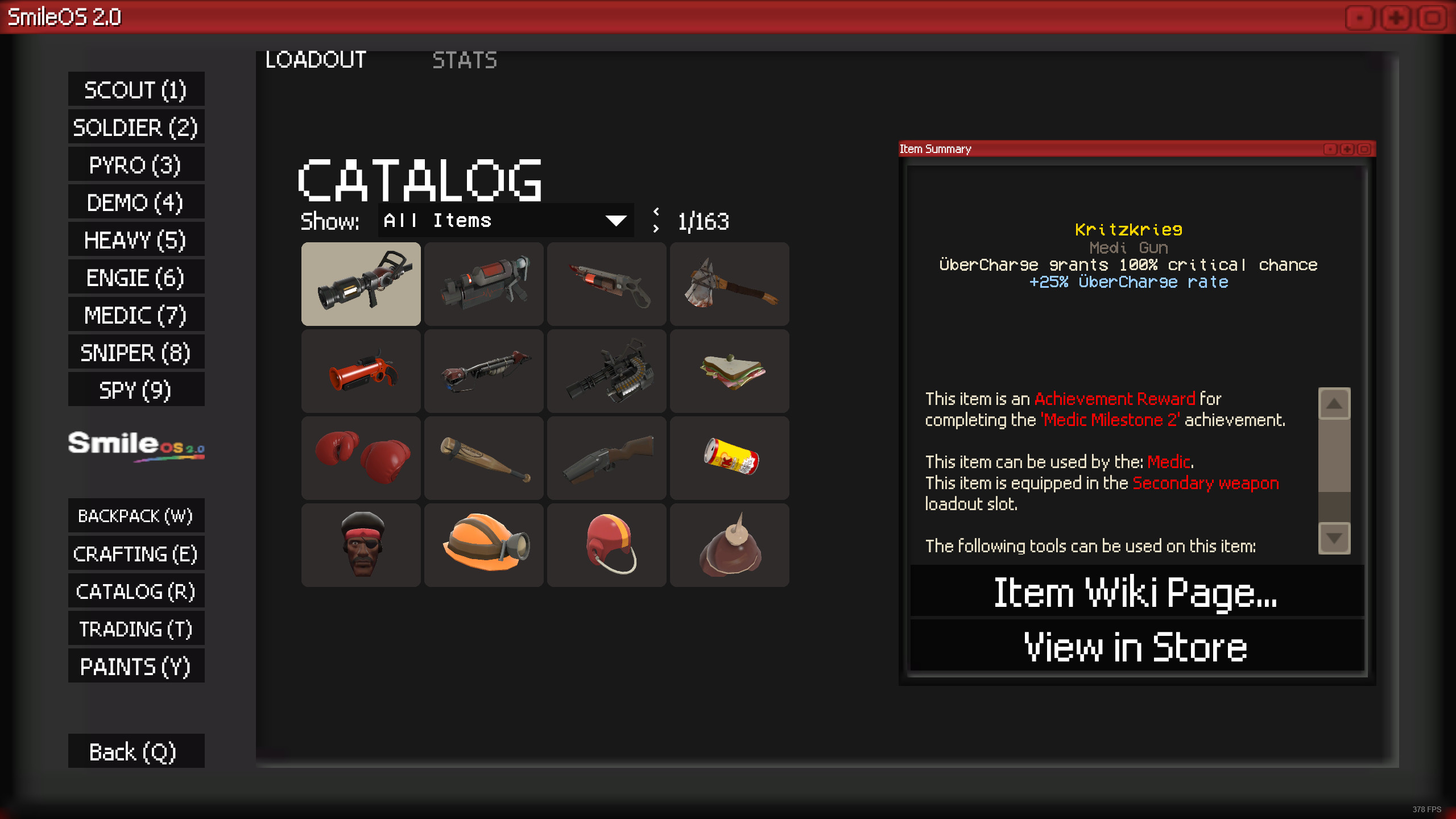
Task: Open the BACKPACK screen
Action: [136, 516]
